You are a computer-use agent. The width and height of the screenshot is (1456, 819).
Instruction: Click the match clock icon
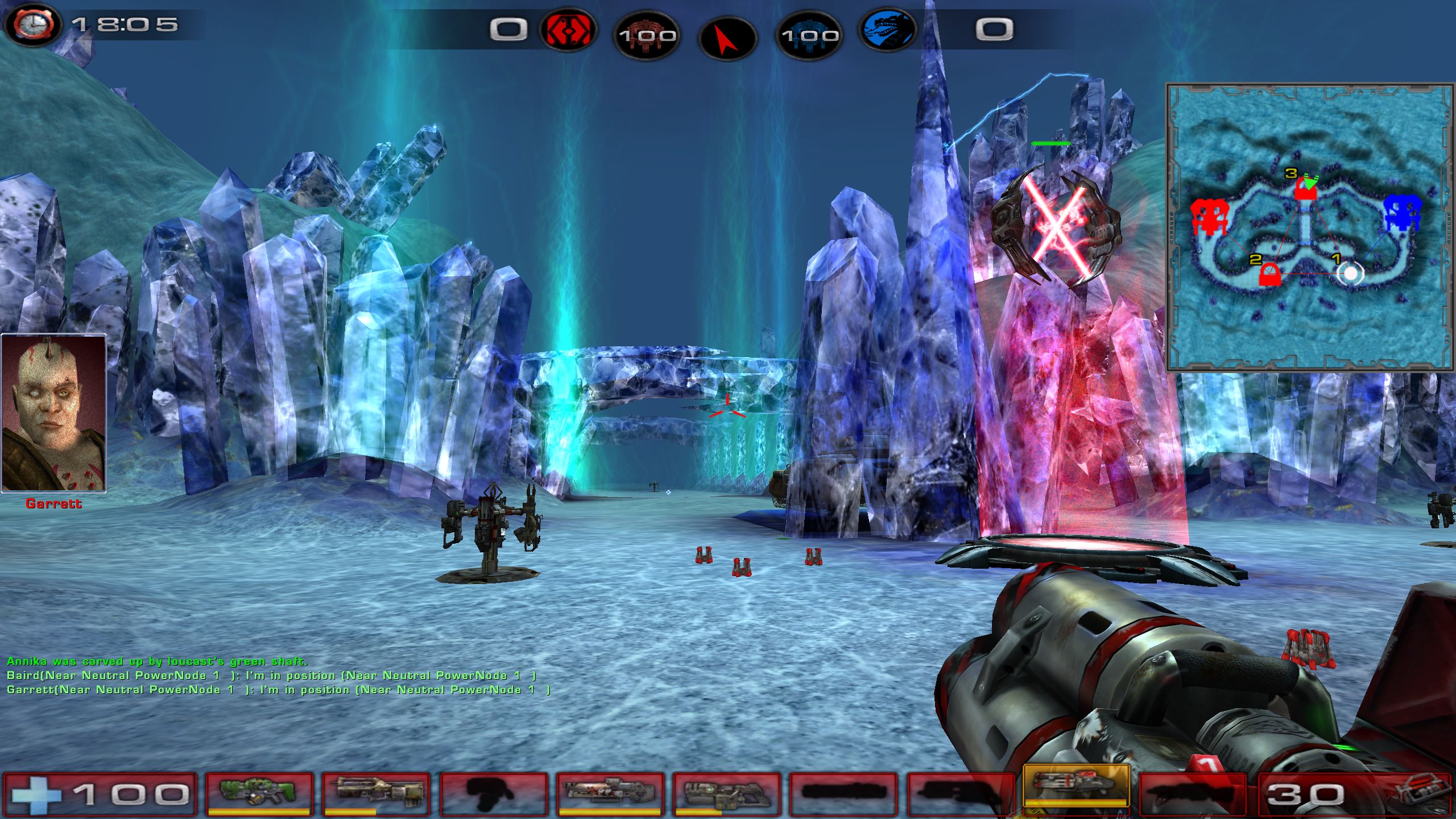click(32, 26)
